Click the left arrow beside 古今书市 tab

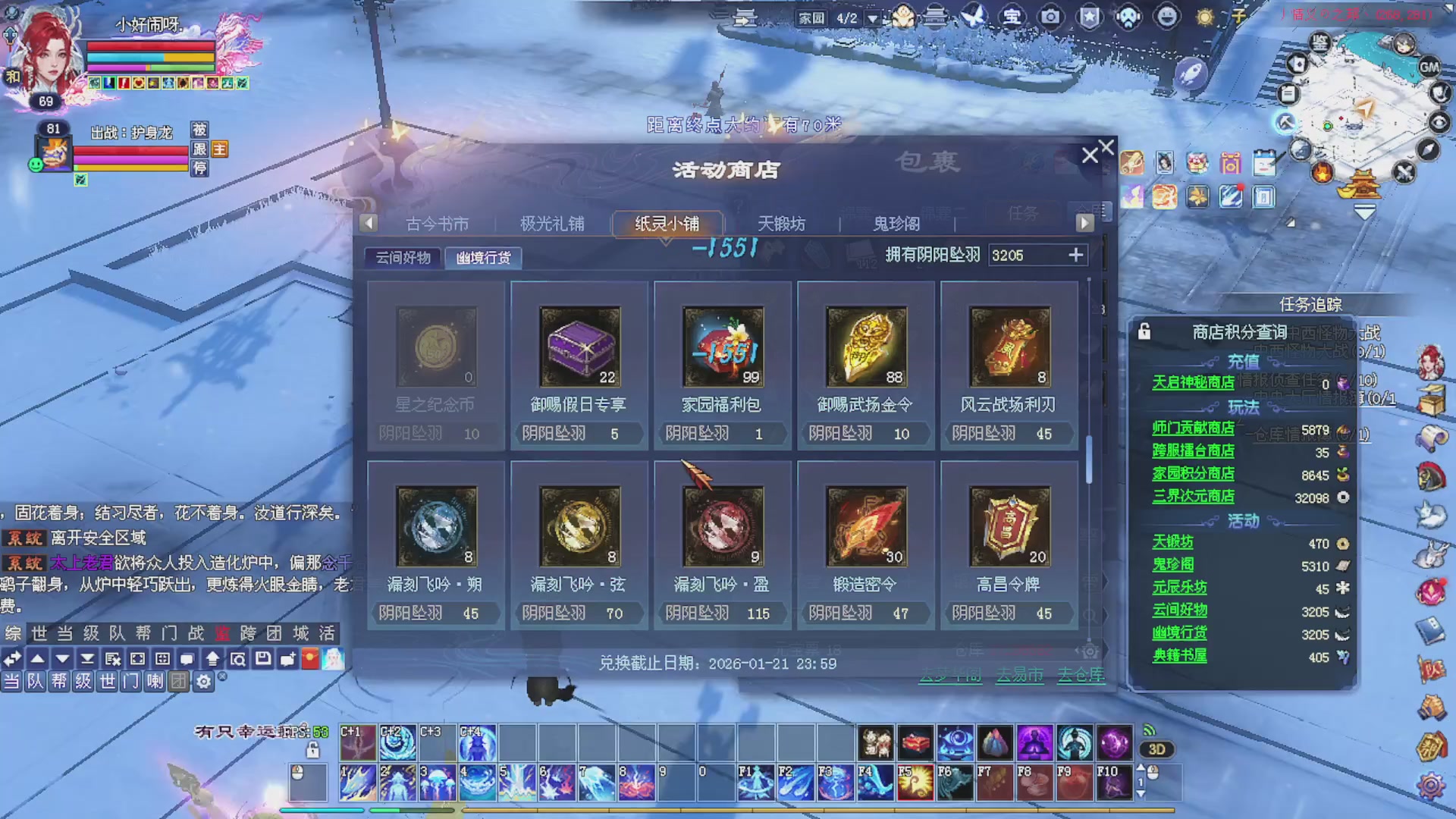(x=369, y=222)
